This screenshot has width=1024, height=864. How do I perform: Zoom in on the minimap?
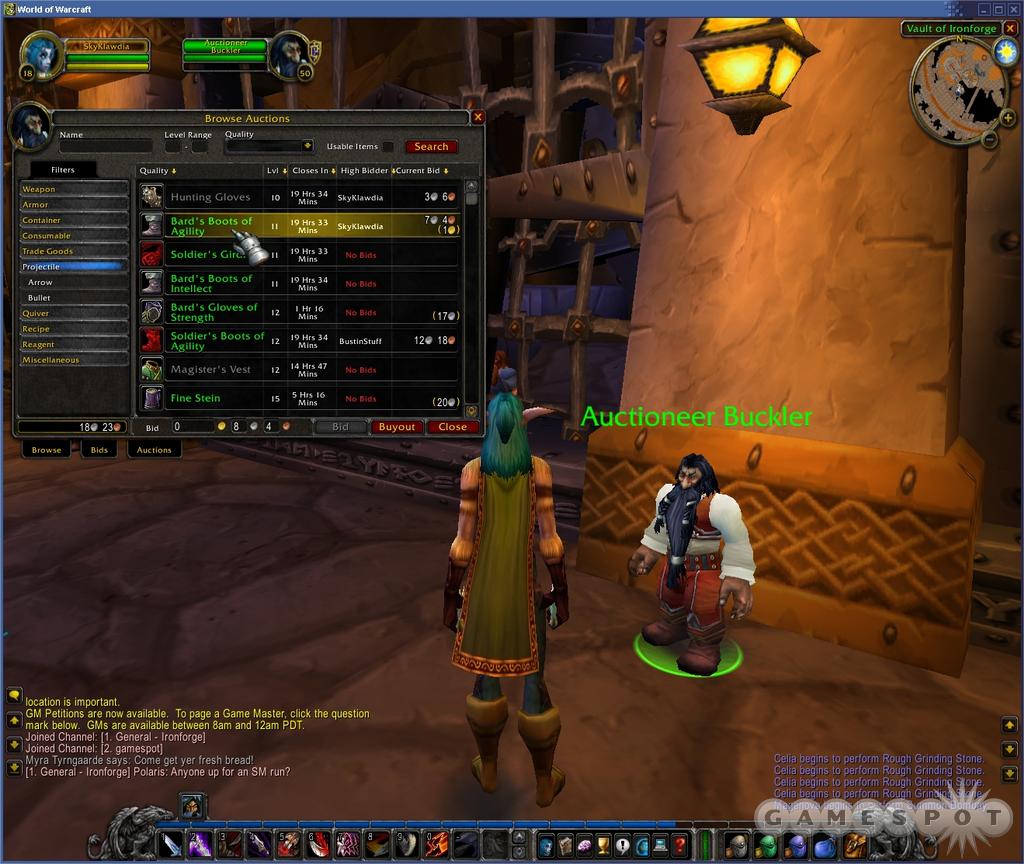pyautogui.click(x=1005, y=118)
